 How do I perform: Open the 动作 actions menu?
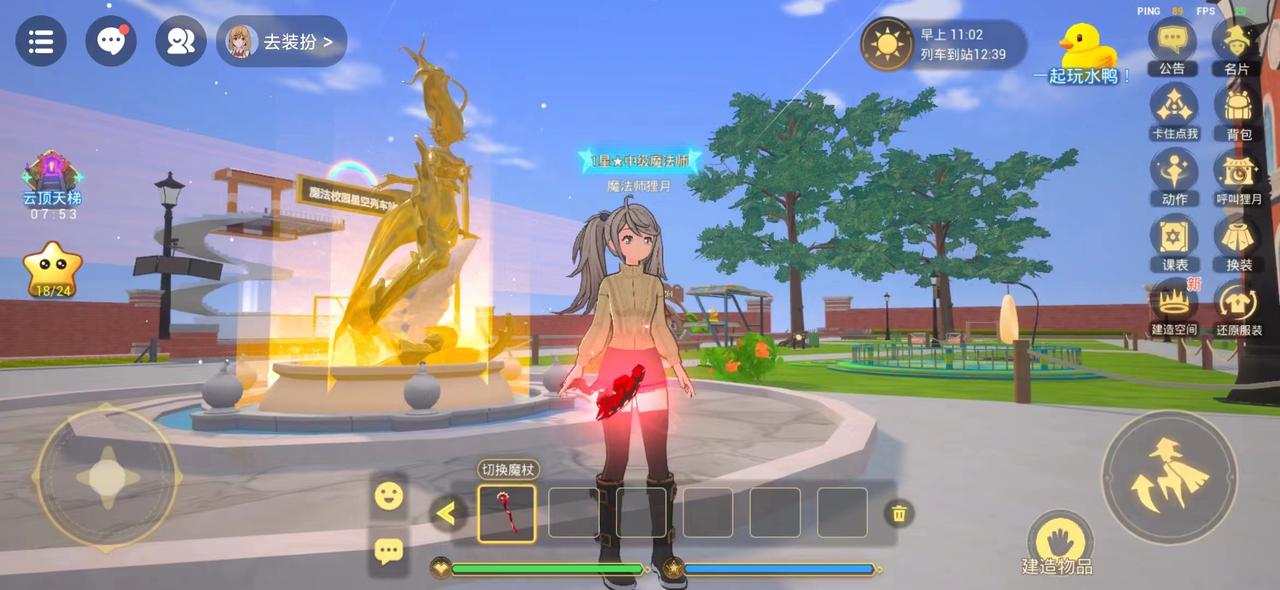point(1173,174)
